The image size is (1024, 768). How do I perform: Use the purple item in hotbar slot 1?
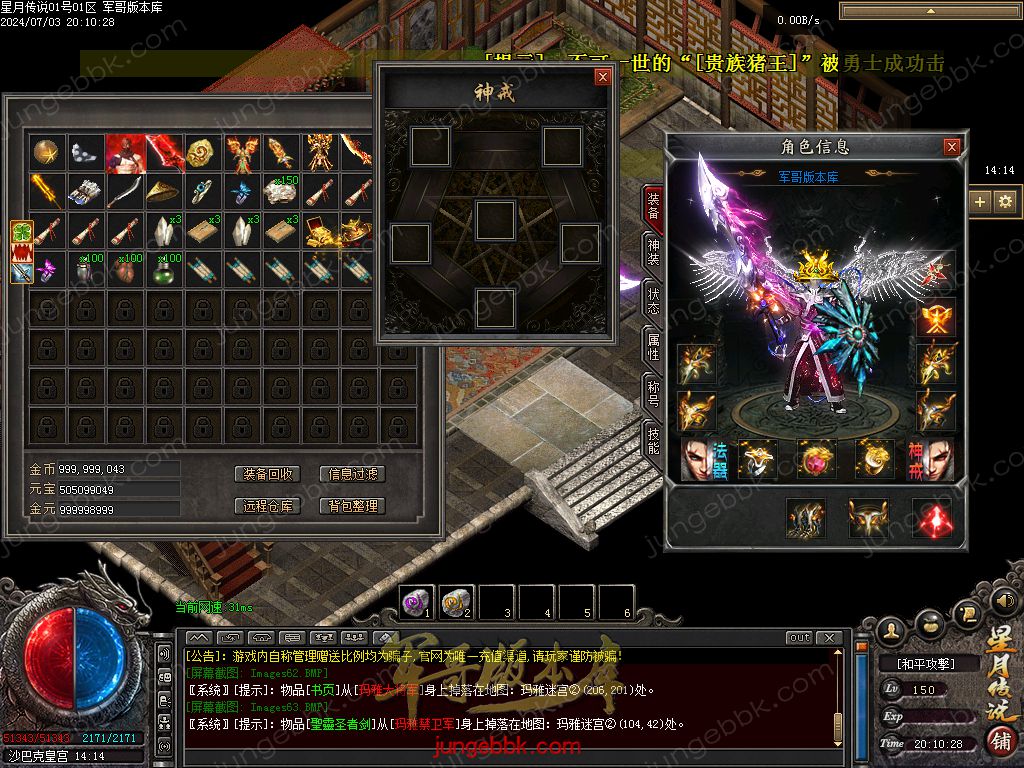(x=415, y=601)
